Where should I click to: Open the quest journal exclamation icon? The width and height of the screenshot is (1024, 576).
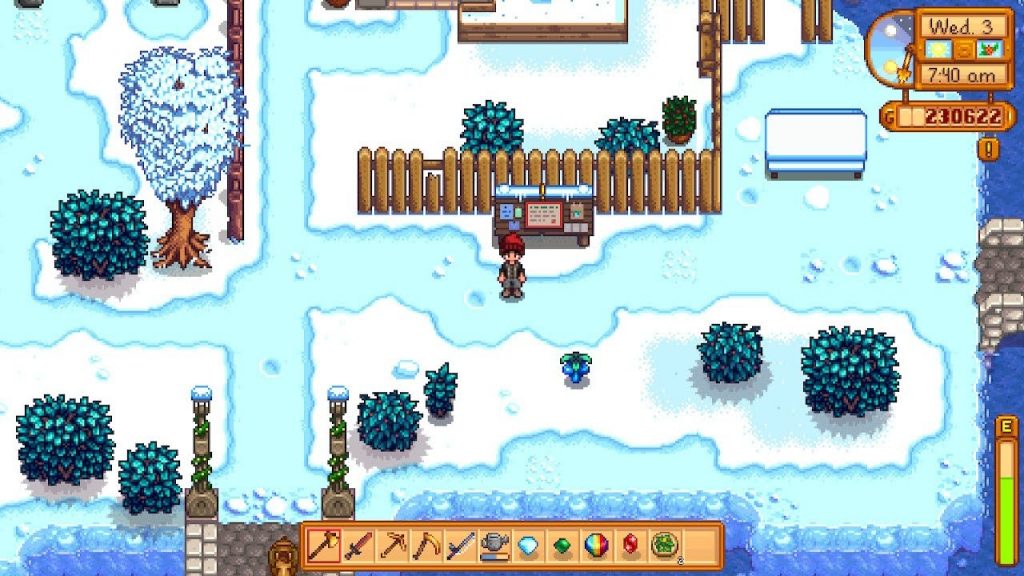click(990, 149)
